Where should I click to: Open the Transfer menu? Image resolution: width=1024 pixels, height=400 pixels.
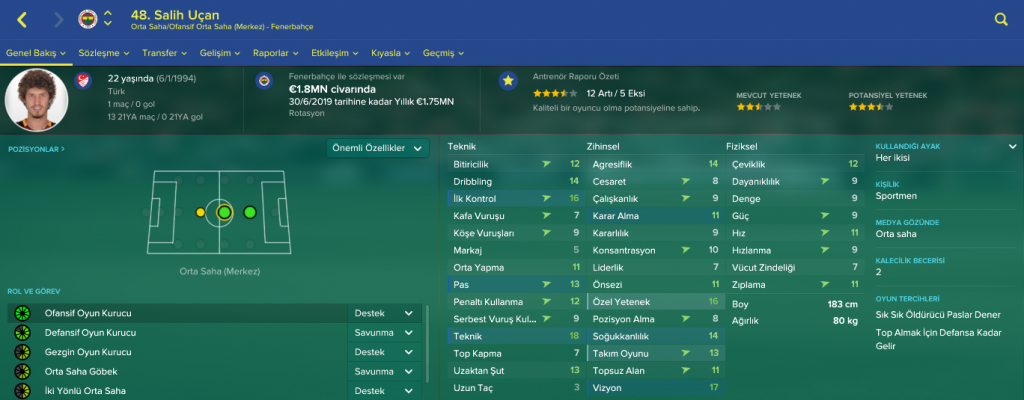(164, 52)
